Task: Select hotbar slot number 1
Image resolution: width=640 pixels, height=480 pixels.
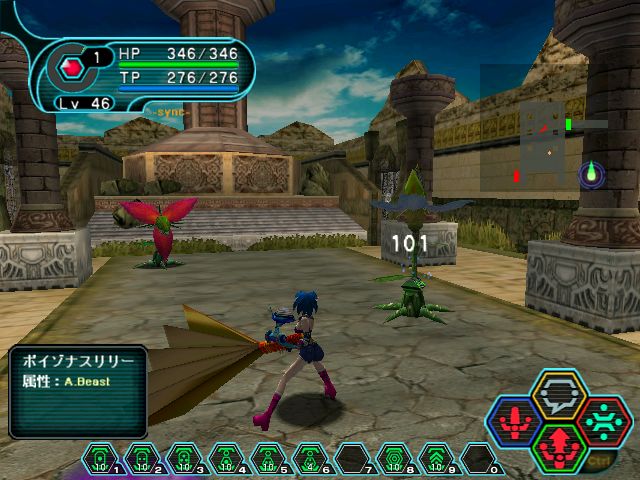Action: tap(100, 460)
